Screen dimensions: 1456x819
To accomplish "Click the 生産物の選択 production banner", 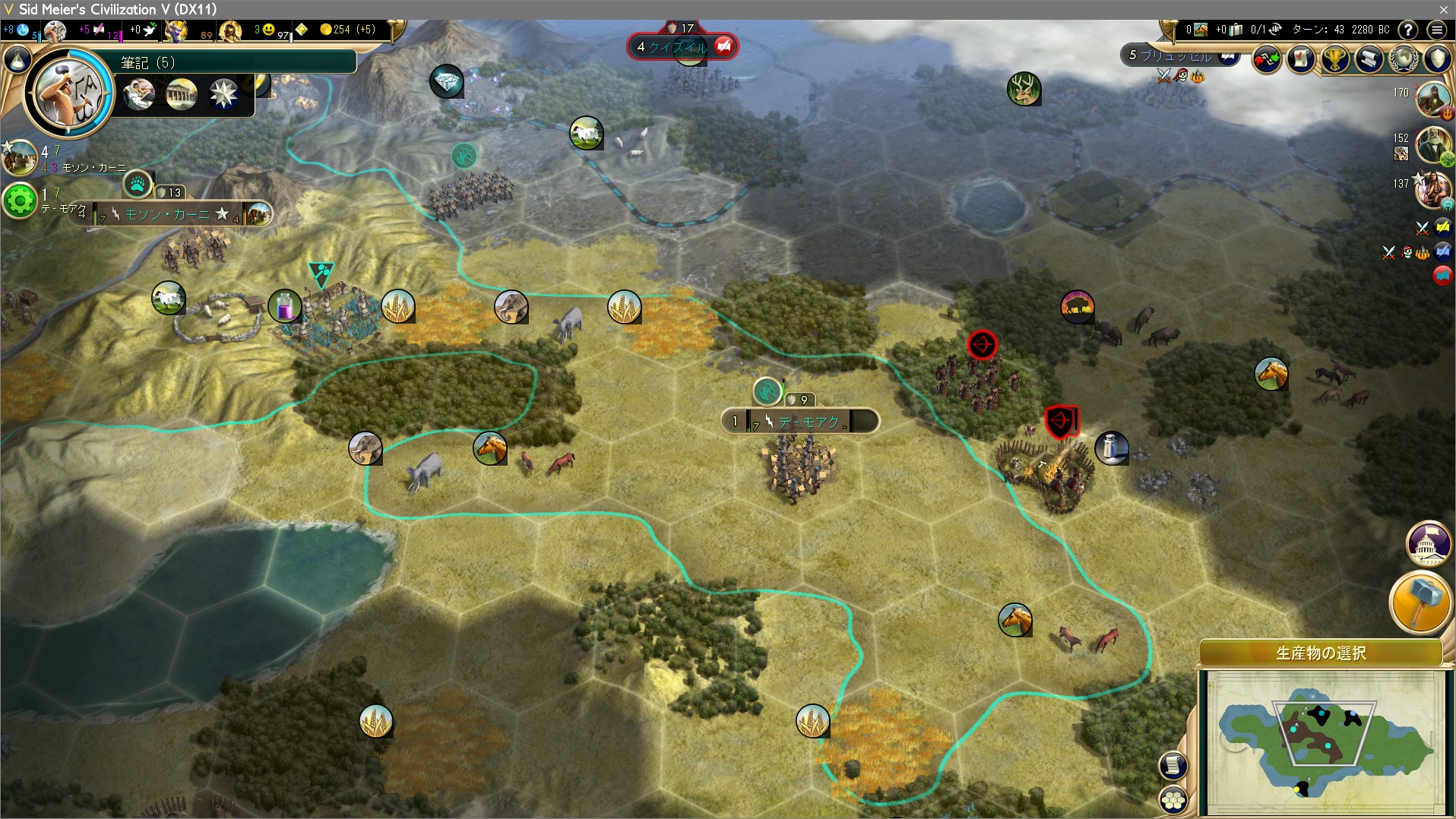I will (1321, 653).
